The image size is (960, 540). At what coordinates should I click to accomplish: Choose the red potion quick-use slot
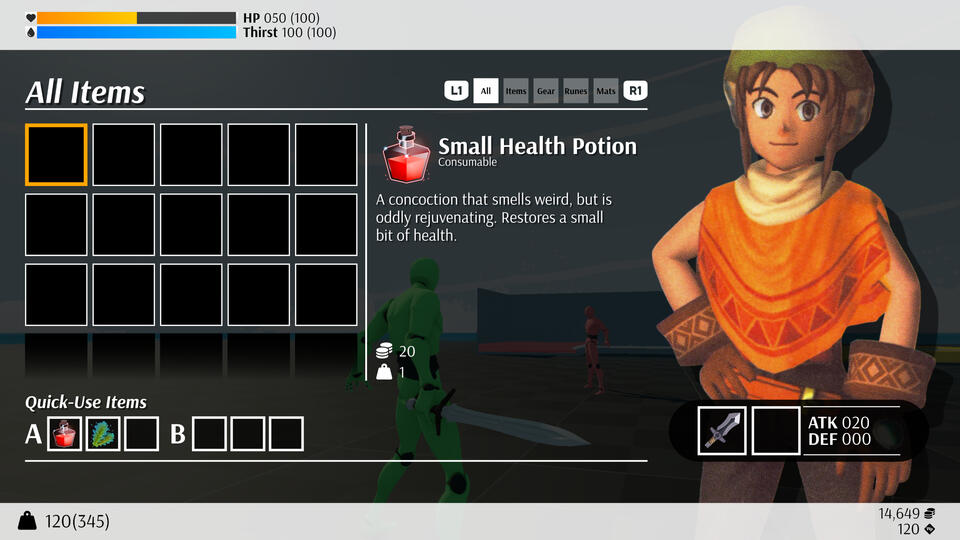pos(65,434)
